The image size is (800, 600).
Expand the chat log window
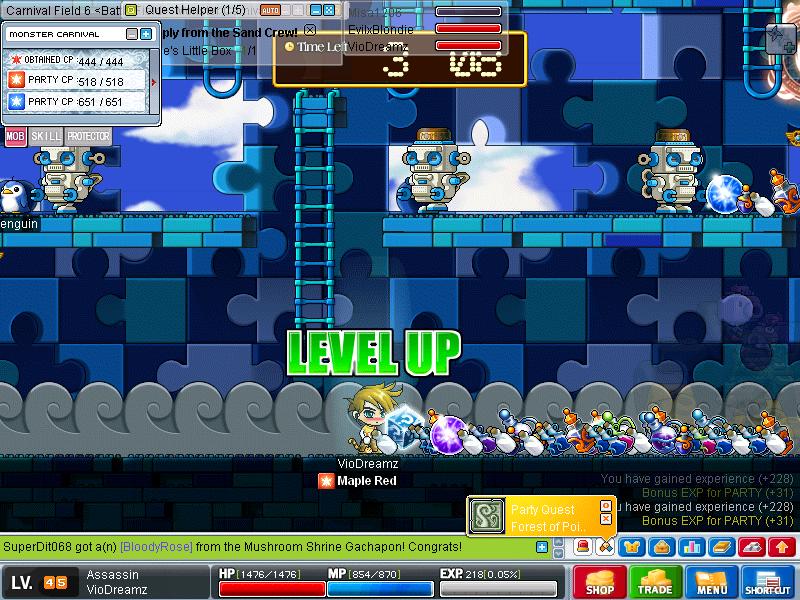(542, 547)
